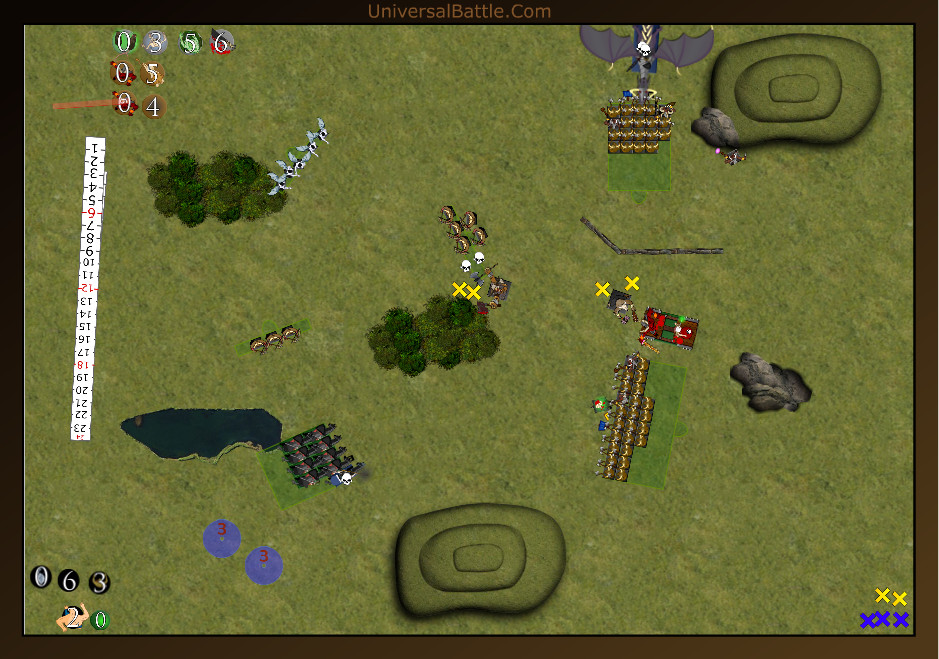Click the brown counter showing number 5
The image size is (939, 659).
(152, 74)
